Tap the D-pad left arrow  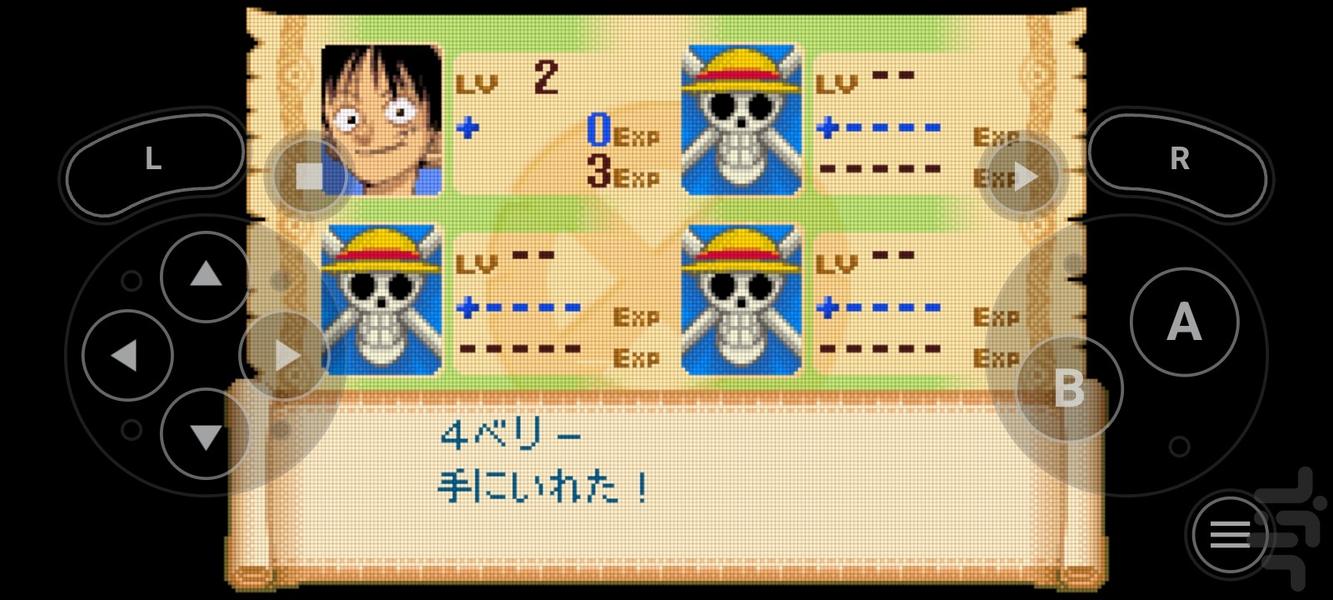[124, 355]
